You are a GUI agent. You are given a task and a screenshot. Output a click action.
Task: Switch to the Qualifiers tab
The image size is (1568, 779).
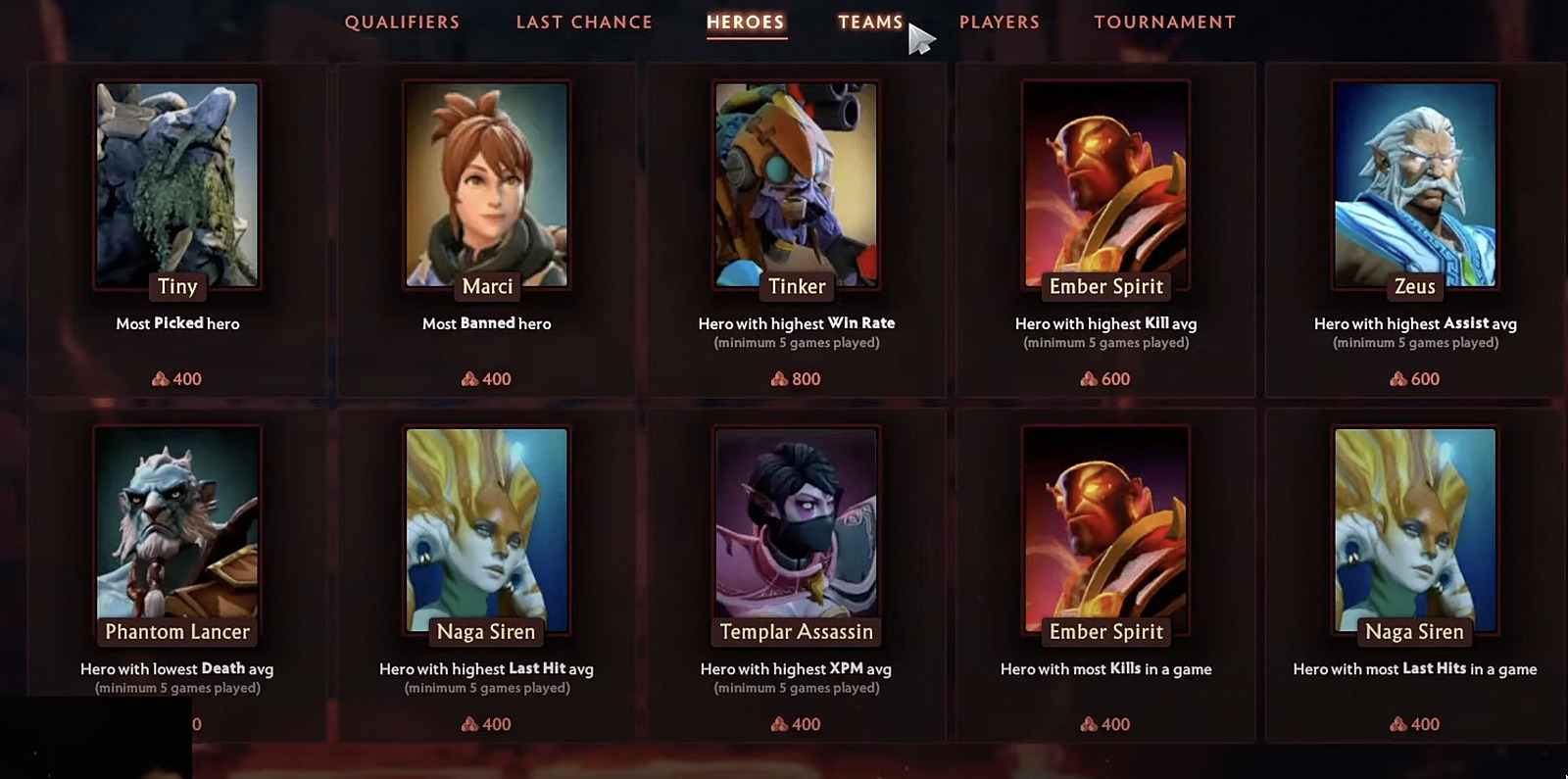[x=402, y=22]
